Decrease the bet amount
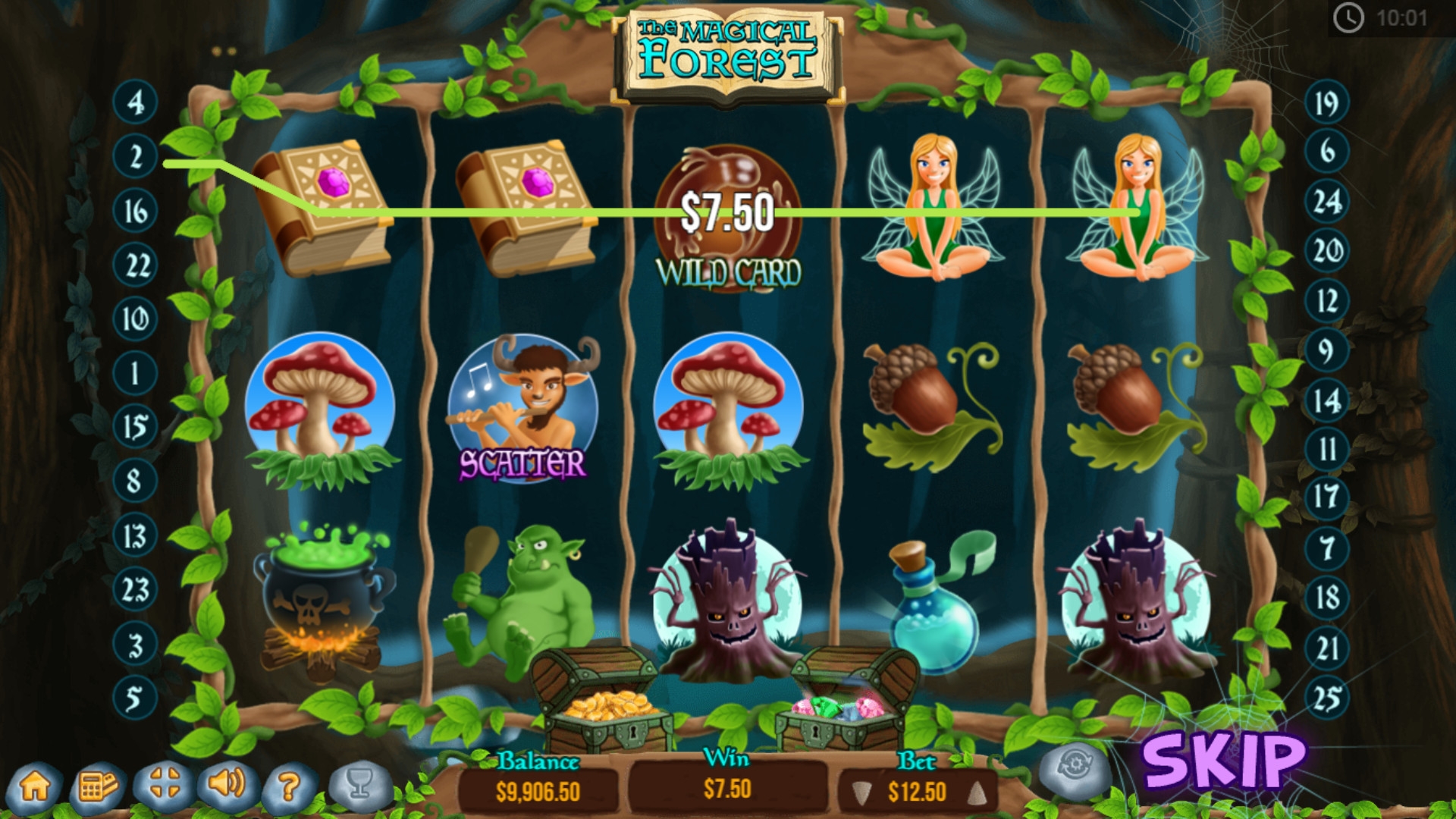Screen dimensions: 1456x819 [861, 793]
